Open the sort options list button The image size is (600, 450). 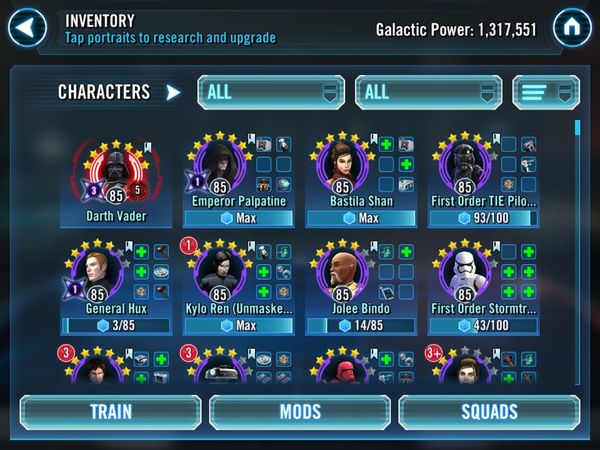(547, 92)
